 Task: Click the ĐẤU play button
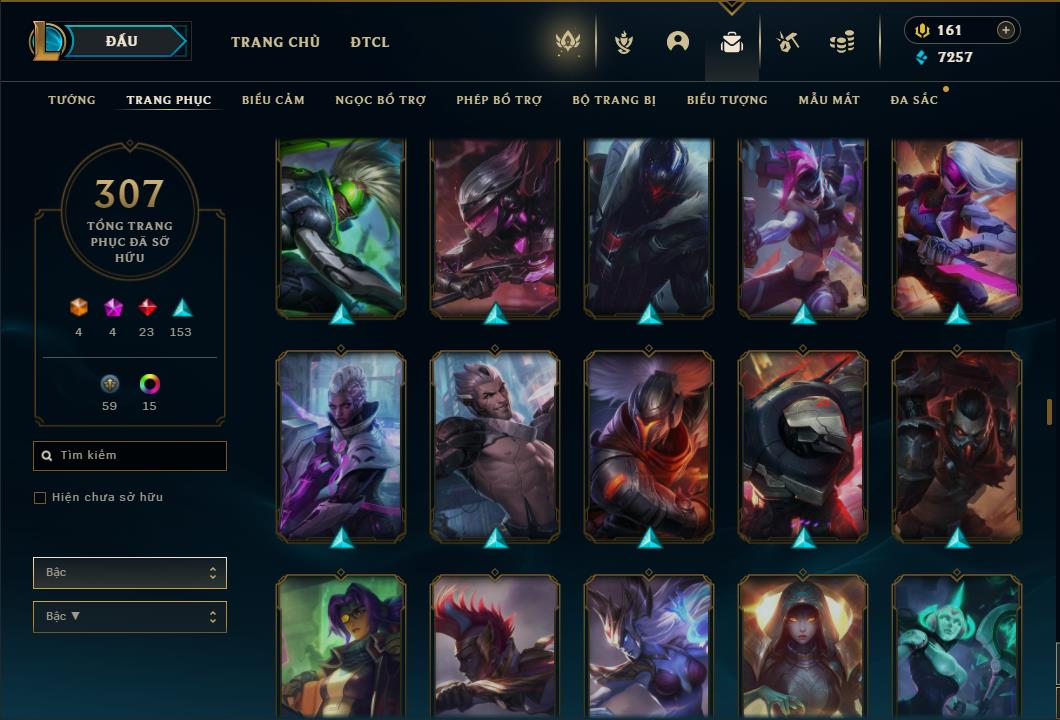click(121, 41)
